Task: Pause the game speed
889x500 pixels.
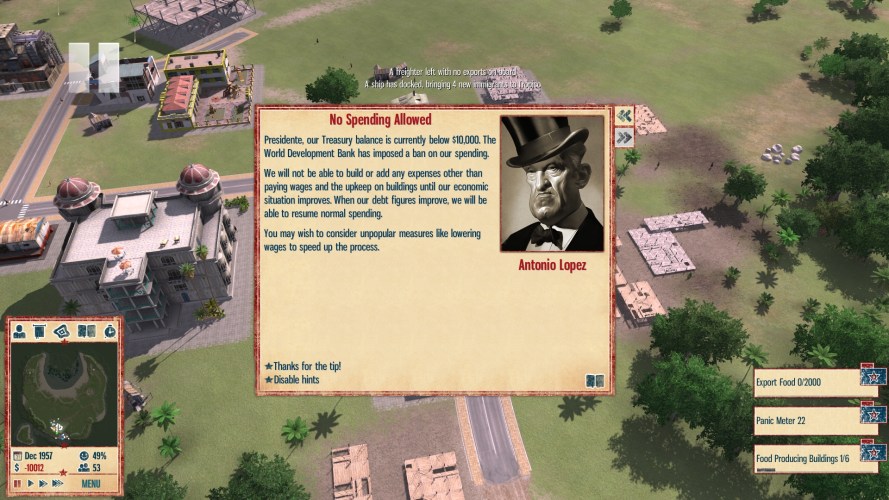Action: 17,484
